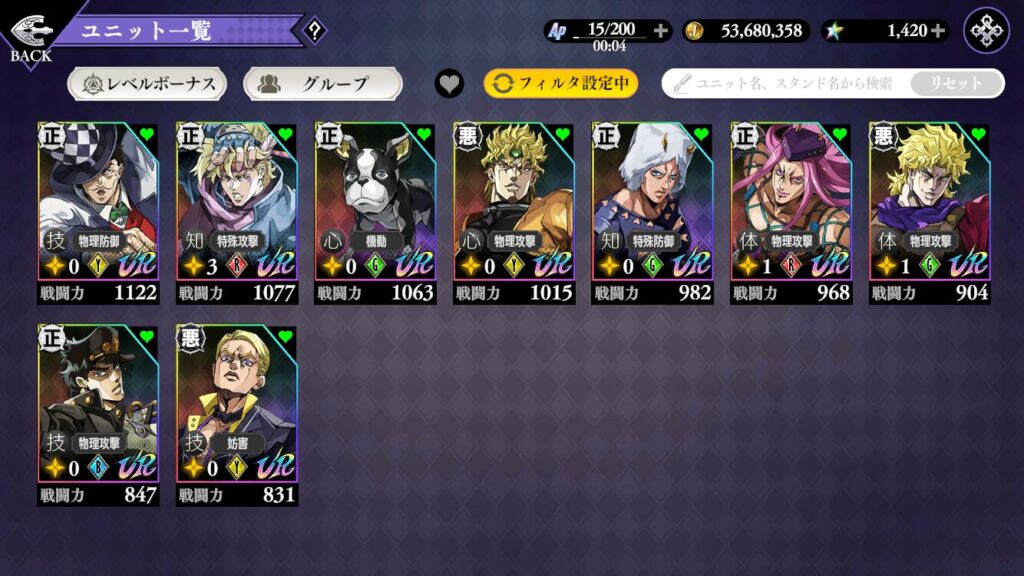This screenshot has width=1024, height=576.
Task: Add AP with the plus button
Action: tap(661, 31)
